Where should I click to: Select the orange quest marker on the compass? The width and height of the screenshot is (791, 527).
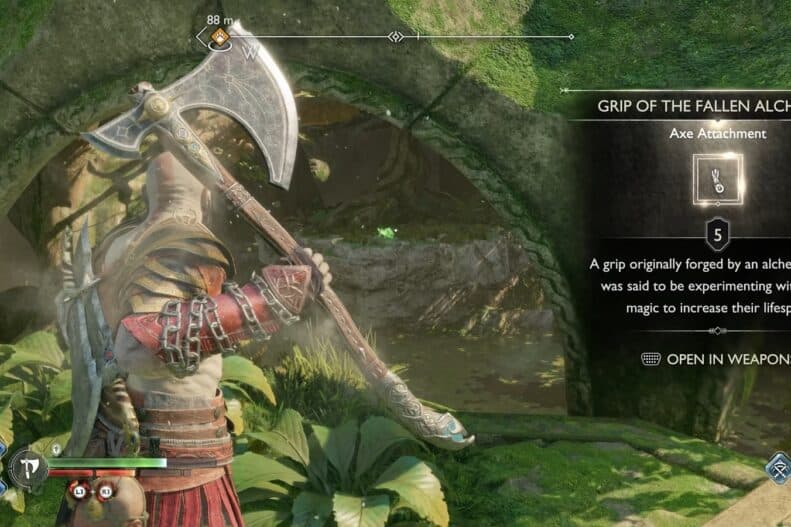pyautogui.click(x=219, y=38)
